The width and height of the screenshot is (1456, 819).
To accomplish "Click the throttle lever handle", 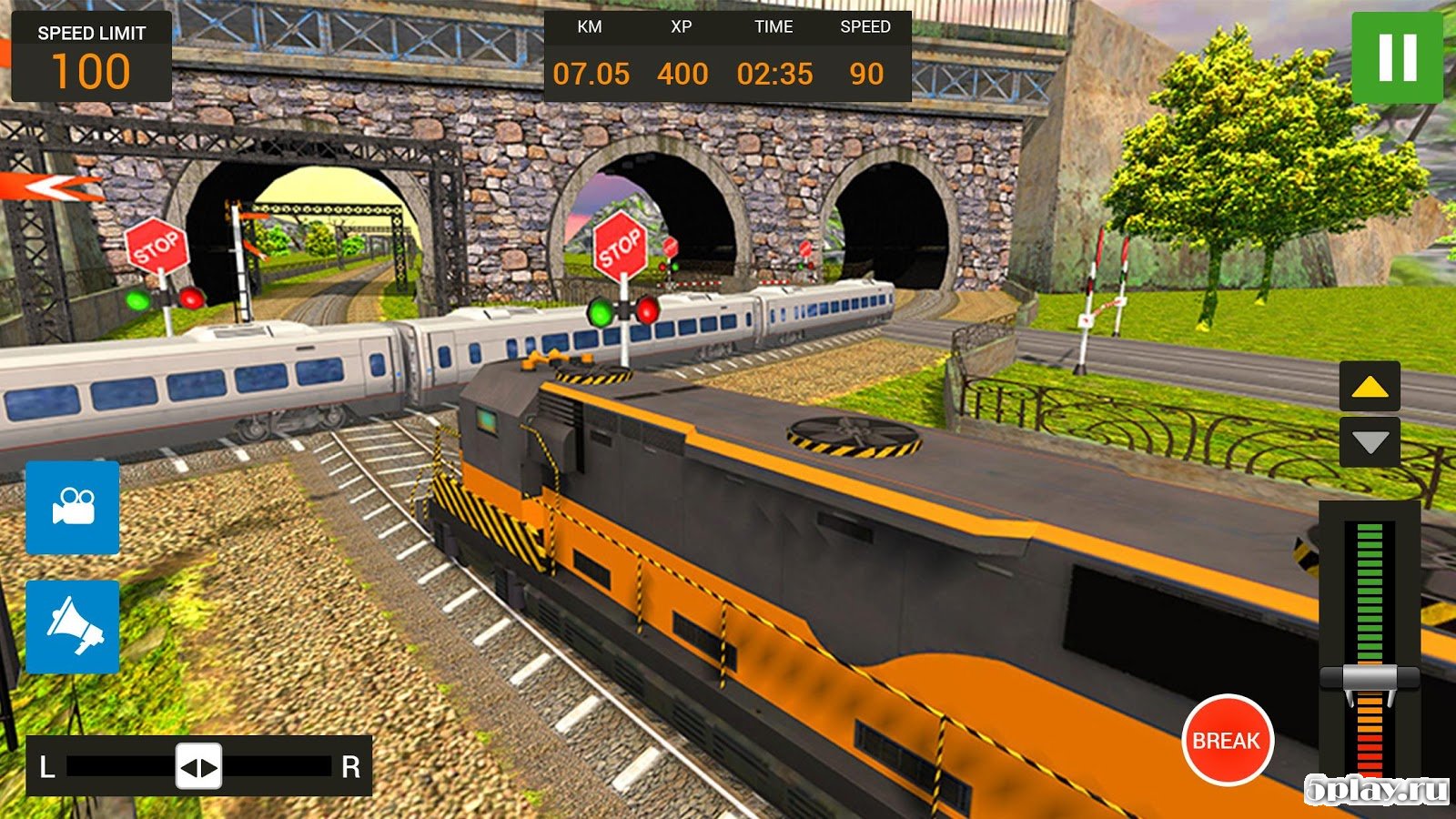I will [x=1370, y=679].
